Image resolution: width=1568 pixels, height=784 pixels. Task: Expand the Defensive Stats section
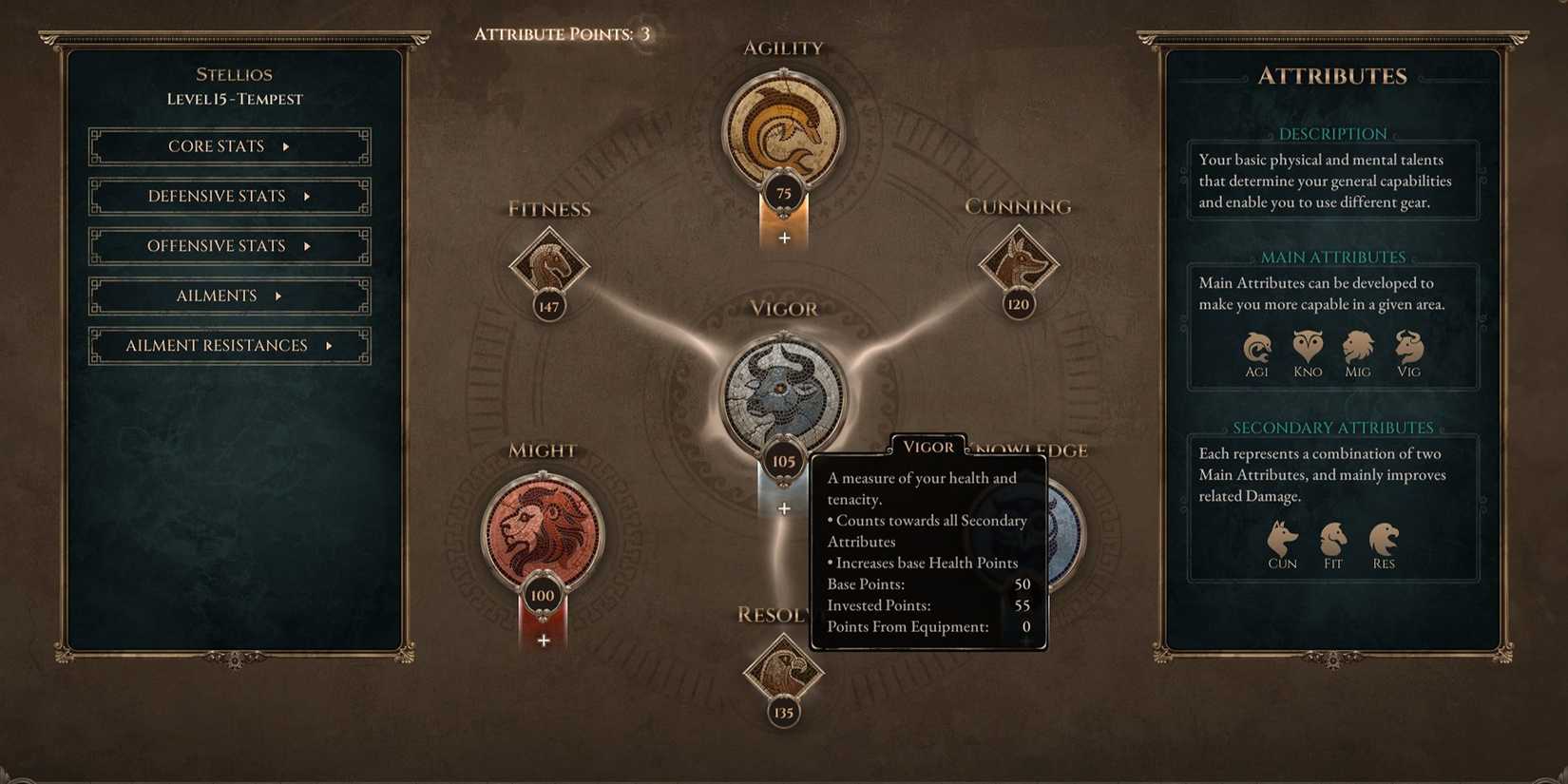coord(228,196)
